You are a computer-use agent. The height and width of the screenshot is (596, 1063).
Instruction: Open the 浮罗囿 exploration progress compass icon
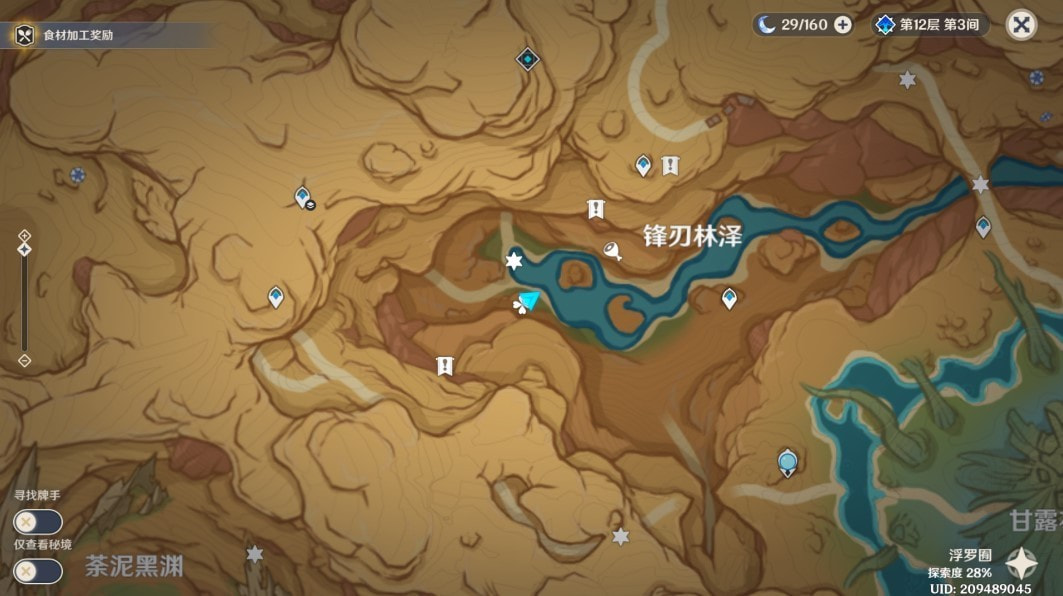pyautogui.click(x=1021, y=564)
